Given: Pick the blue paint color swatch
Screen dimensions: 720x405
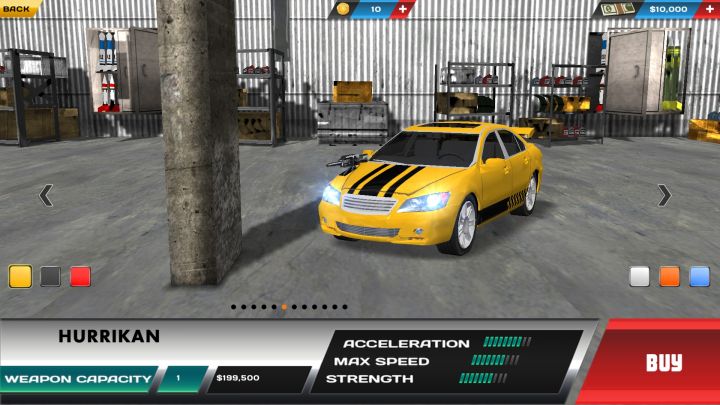Looking at the screenshot, I should tap(700, 276).
